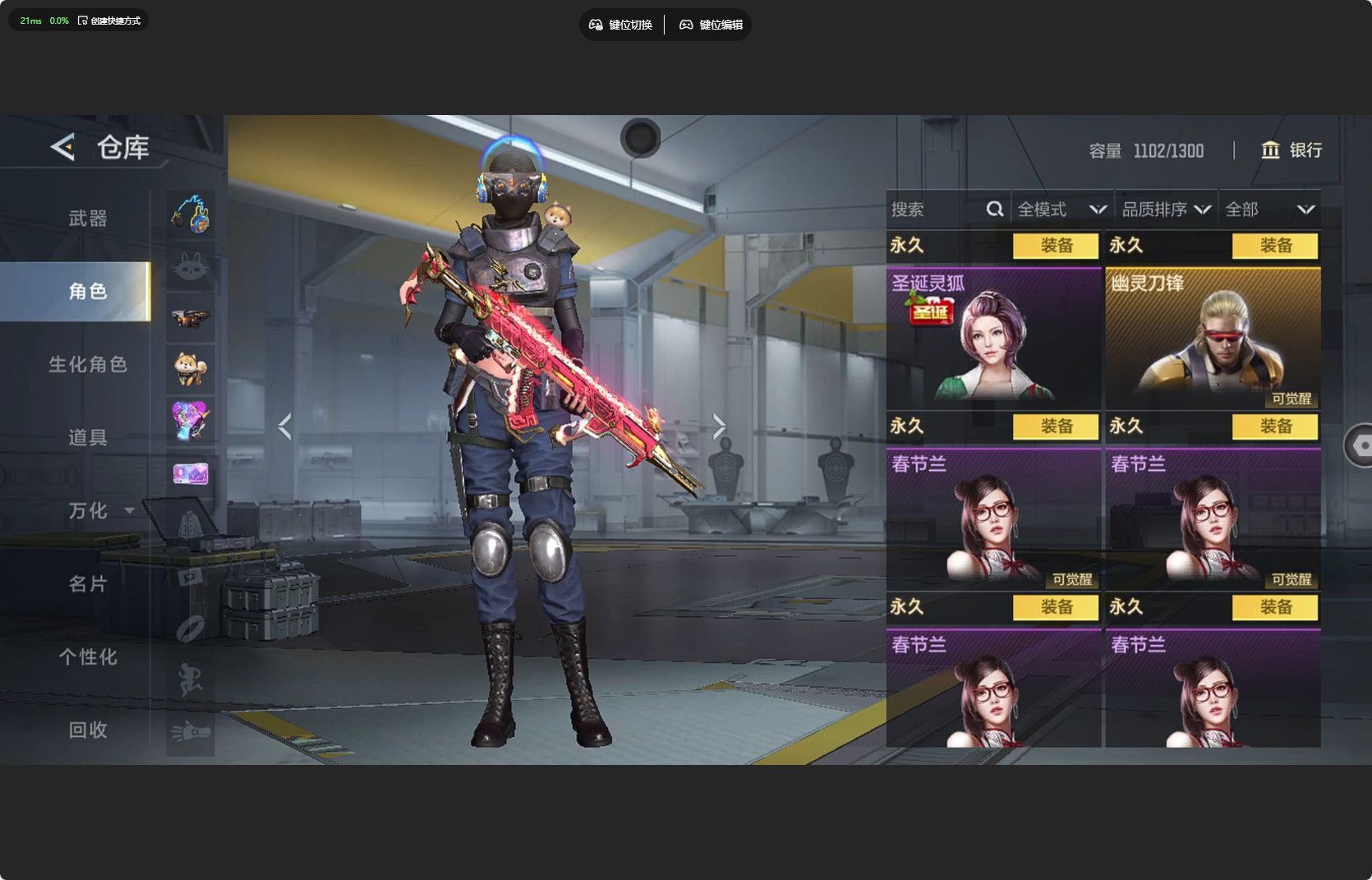This screenshot has height=880, width=1372.
Task: Click the 搜索 search field
Action: (x=937, y=210)
